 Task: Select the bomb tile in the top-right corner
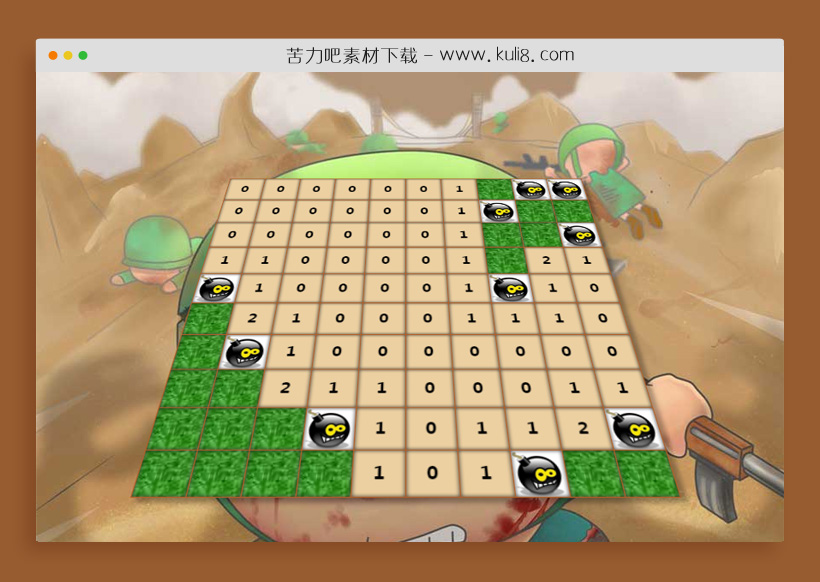[566, 190]
